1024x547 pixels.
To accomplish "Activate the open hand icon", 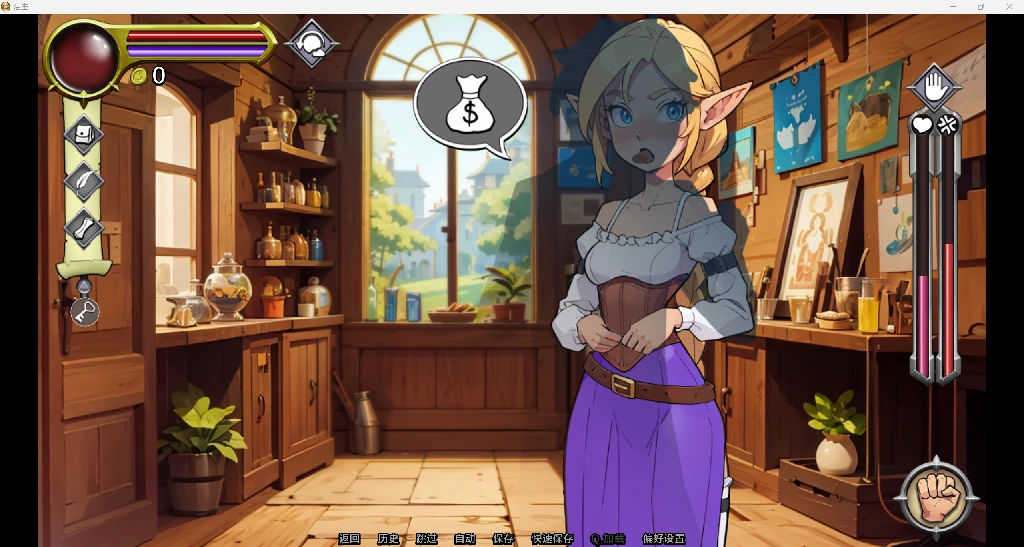I will coord(934,88).
